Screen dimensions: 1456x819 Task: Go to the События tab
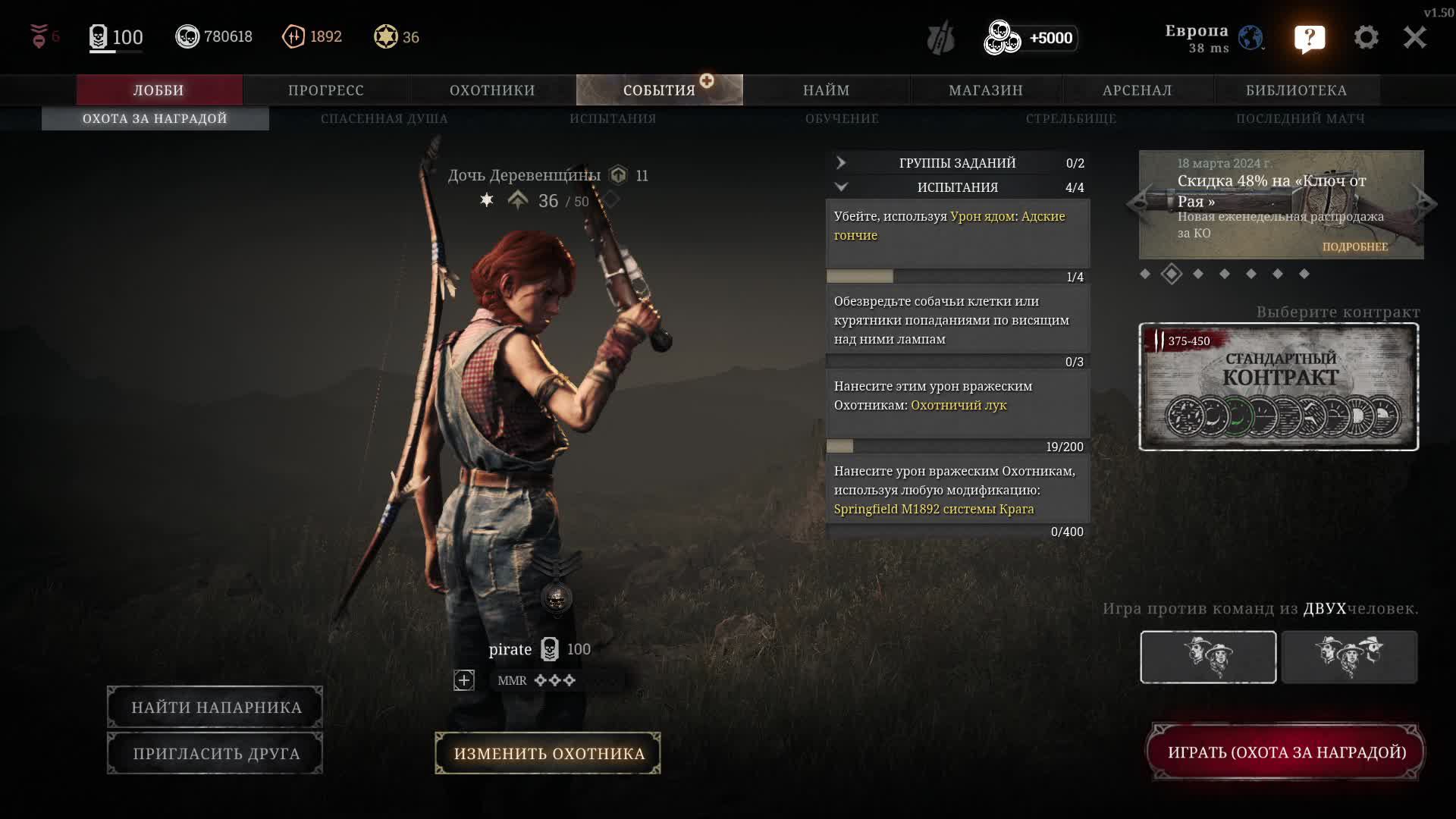point(659,90)
